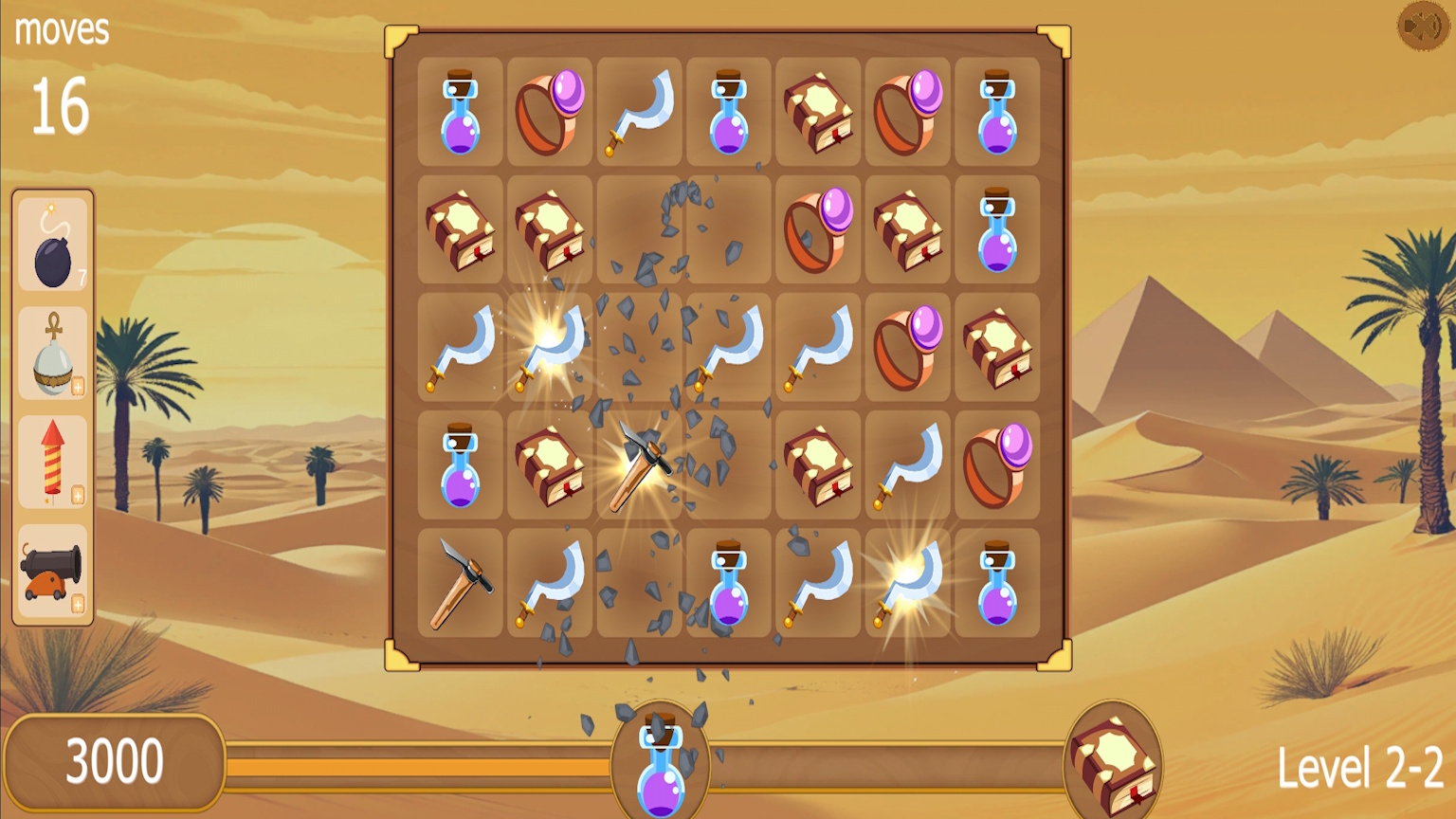Viewport: 1456px width, 819px height.
Task: Select the bomb booster in the sidebar
Action: click(52, 246)
